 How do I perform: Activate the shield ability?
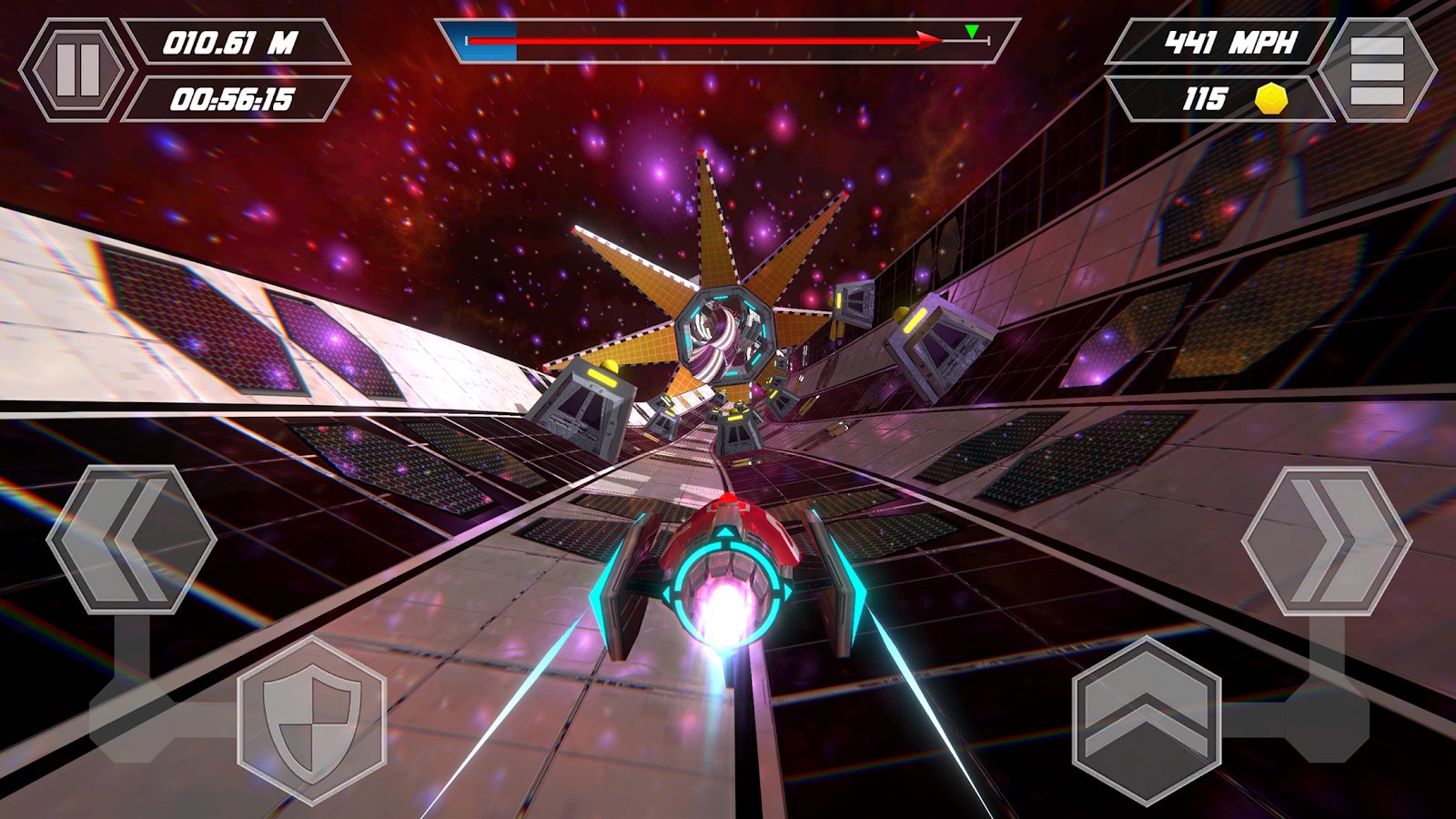point(312,719)
